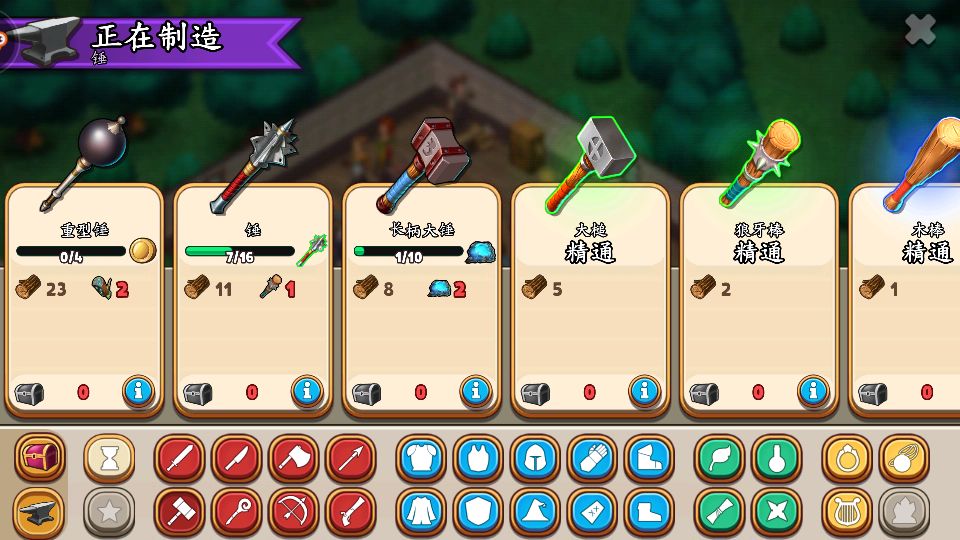The height and width of the screenshot is (540, 960).
Task: Open the harp instrument category
Action: (847, 512)
